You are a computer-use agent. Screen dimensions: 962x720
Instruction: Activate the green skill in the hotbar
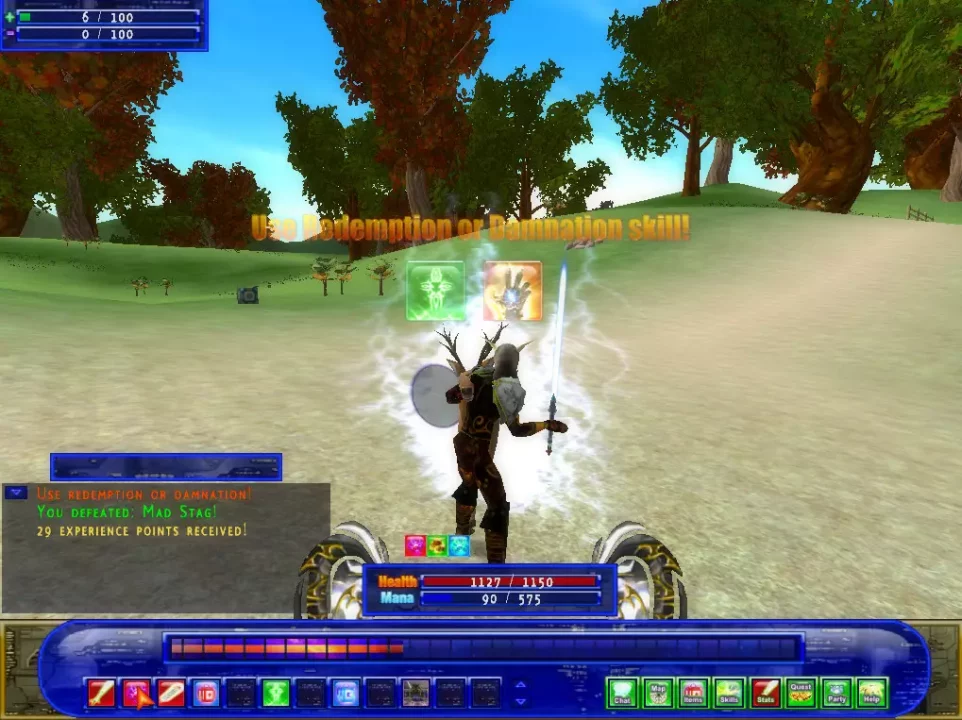click(275, 693)
